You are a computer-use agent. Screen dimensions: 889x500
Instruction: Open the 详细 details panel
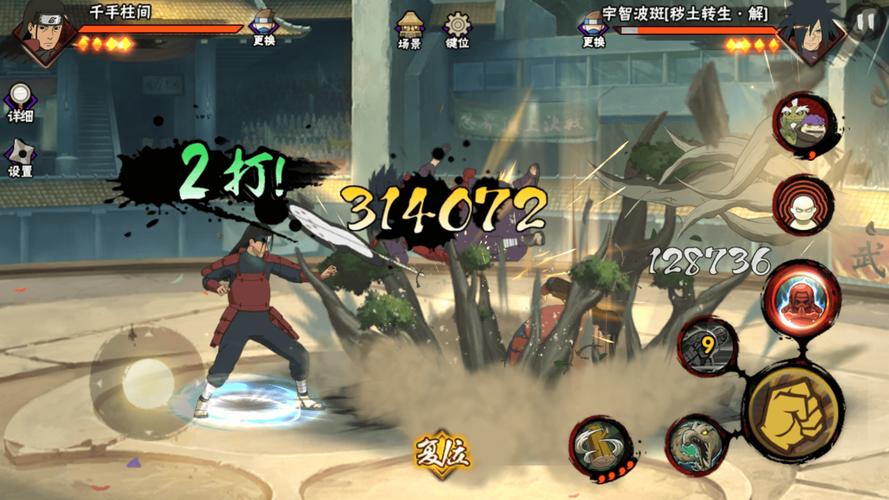click(20, 101)
